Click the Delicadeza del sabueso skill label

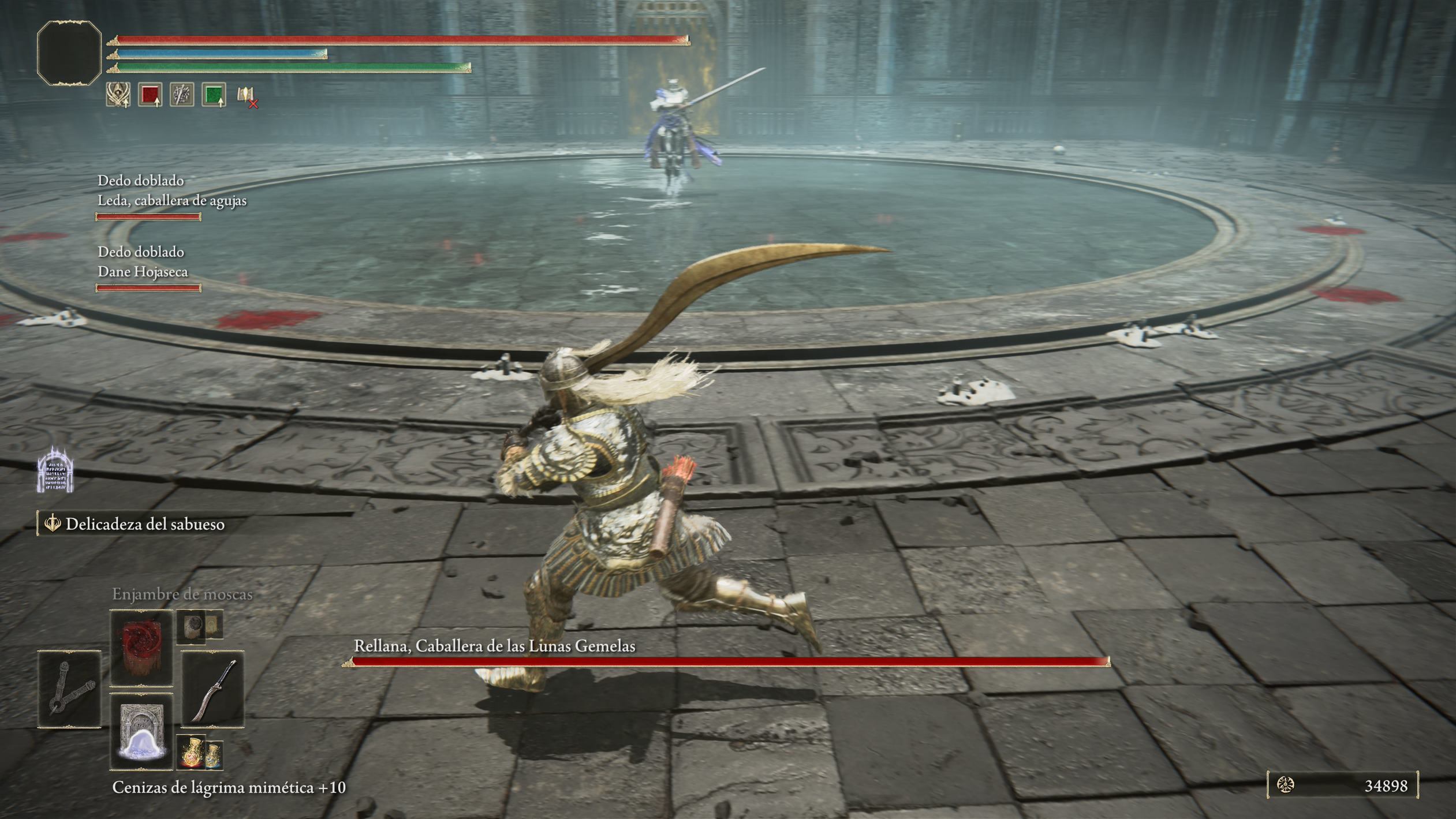[x=144, y=524]
